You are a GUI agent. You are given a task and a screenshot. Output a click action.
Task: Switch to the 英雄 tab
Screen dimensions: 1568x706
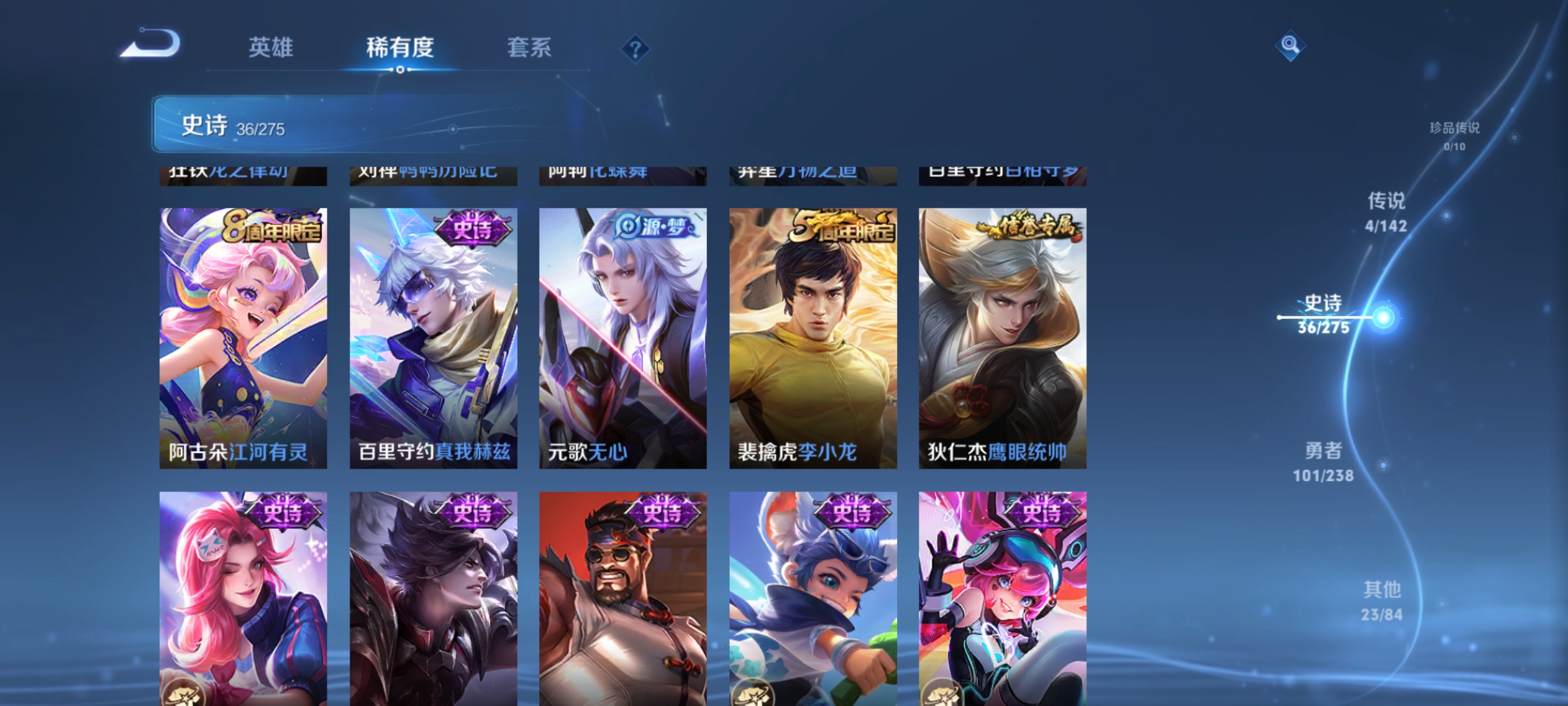click(x=271, y=47)
